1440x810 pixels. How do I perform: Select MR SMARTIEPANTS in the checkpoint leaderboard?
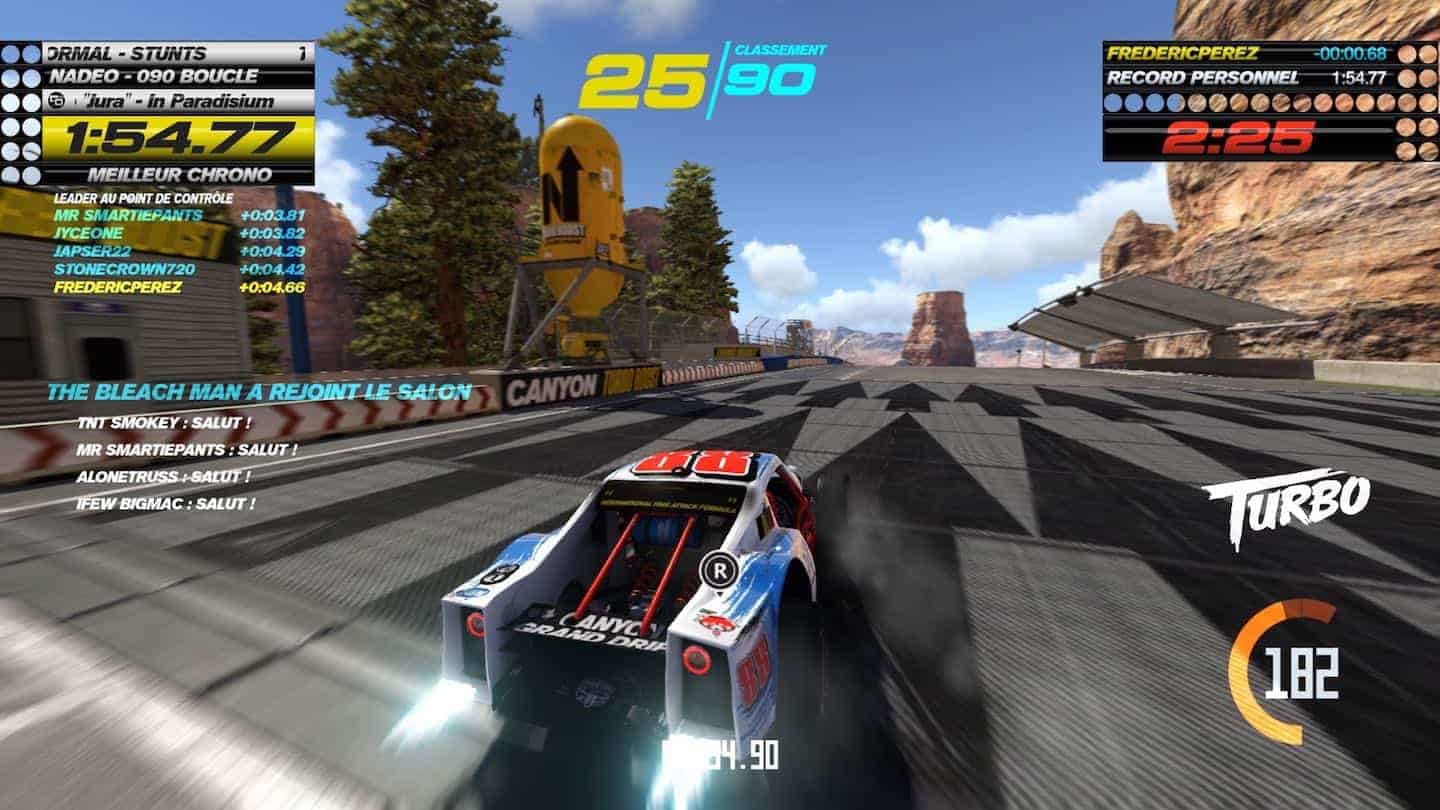point(128,215)
